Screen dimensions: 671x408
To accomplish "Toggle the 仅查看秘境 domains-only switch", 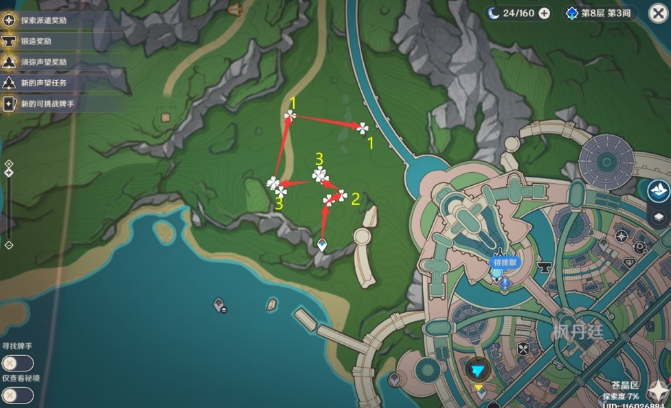I will pyautogui.click(x=17, y=395).
